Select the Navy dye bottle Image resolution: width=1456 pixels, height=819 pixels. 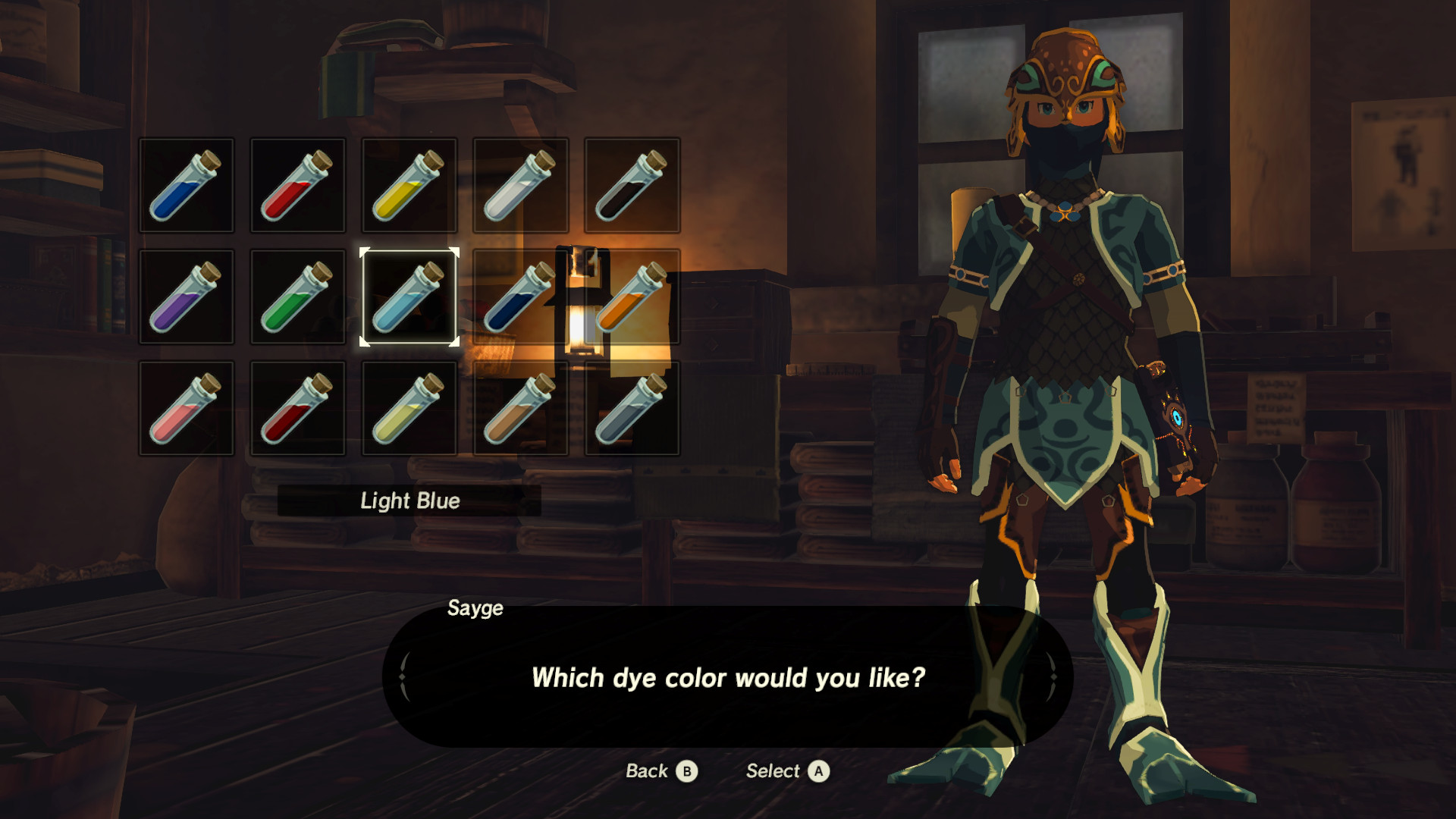pyautogui.click(x=521, y=296)
